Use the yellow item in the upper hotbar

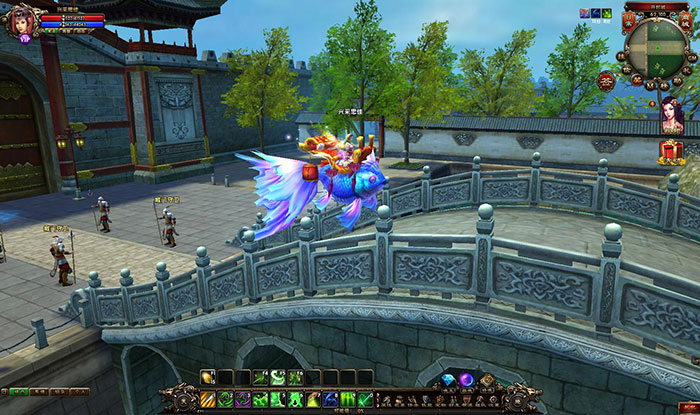pyautogui.click(x=207, y=377)
